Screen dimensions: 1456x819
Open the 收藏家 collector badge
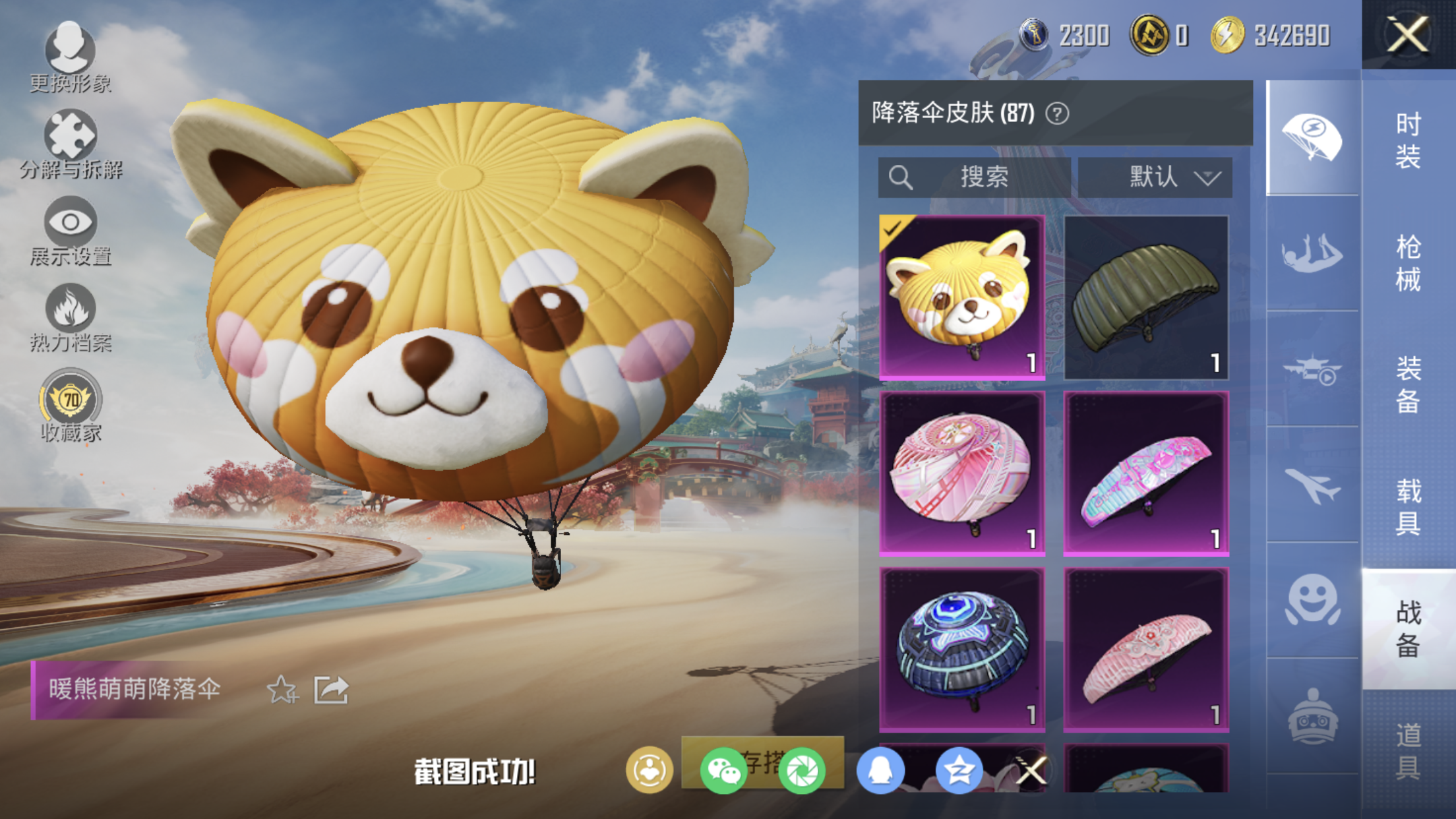(71, 406)
